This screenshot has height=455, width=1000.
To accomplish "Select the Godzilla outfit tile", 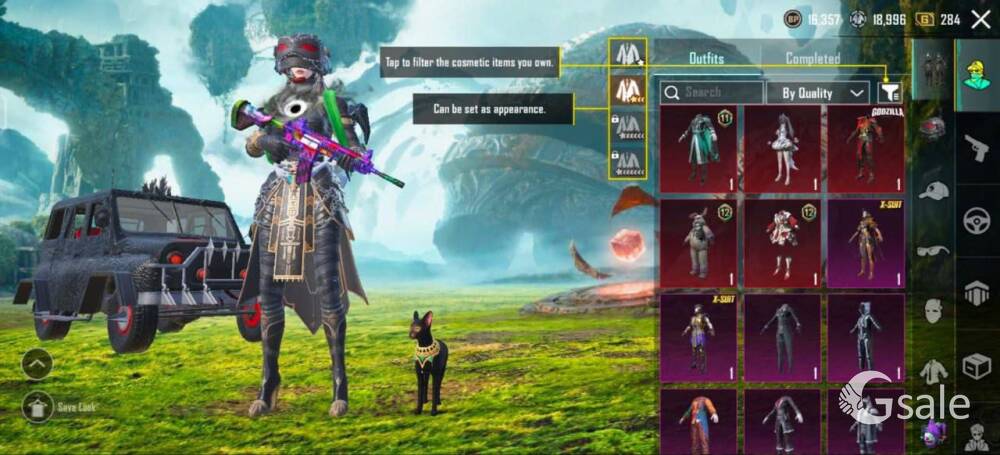I will pos(865,149).
